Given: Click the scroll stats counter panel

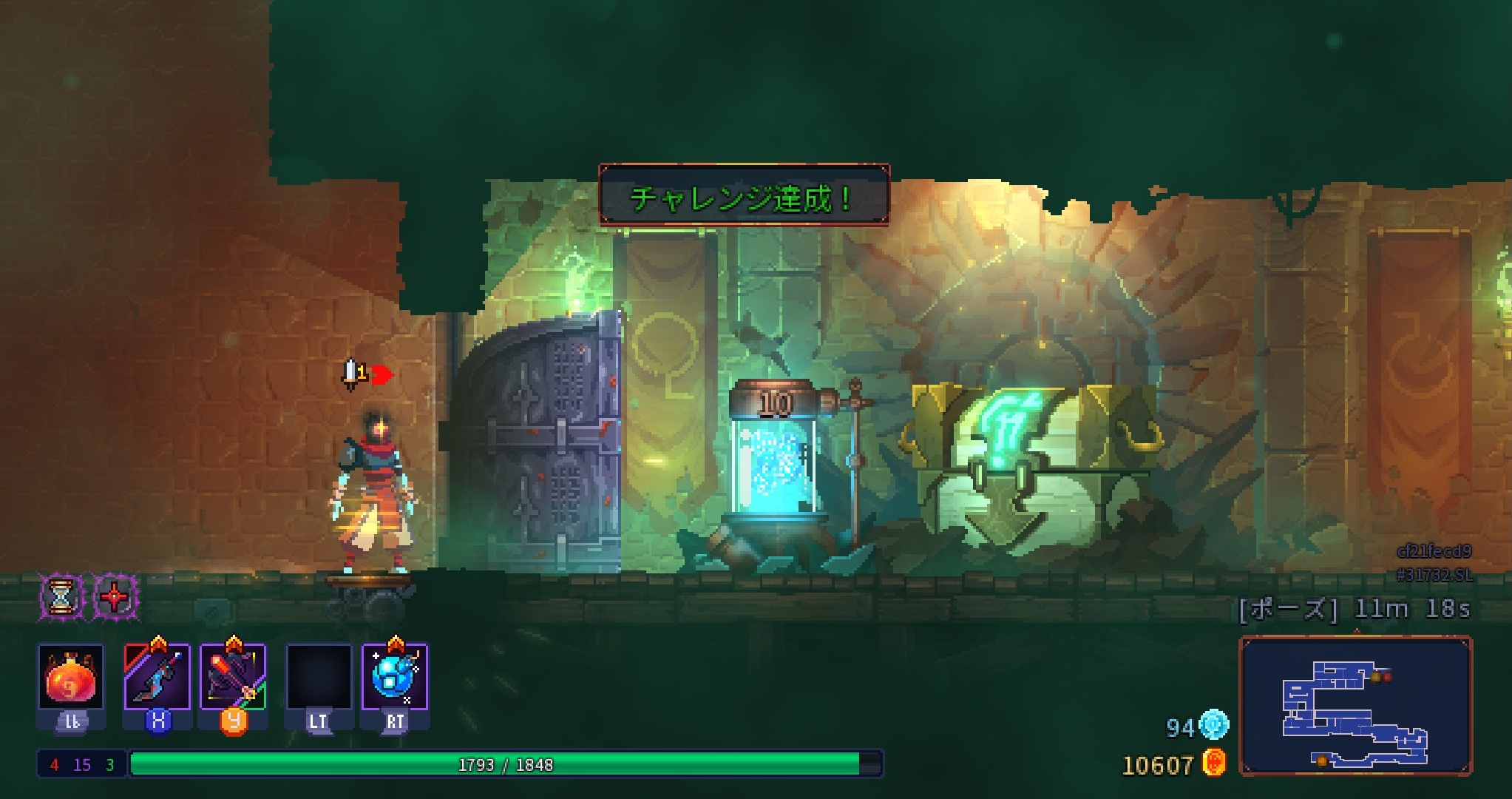Looking at the screenshot, I should pos(82,764).
